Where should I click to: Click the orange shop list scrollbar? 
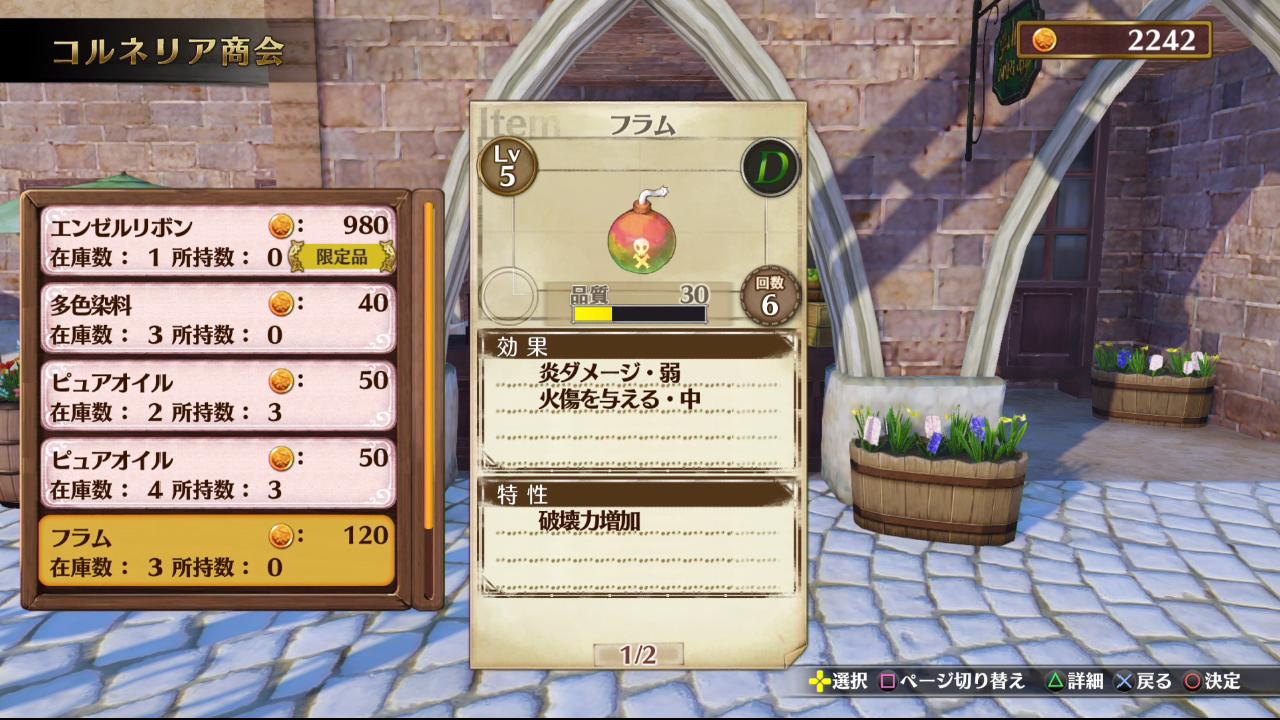pos(429,365)
